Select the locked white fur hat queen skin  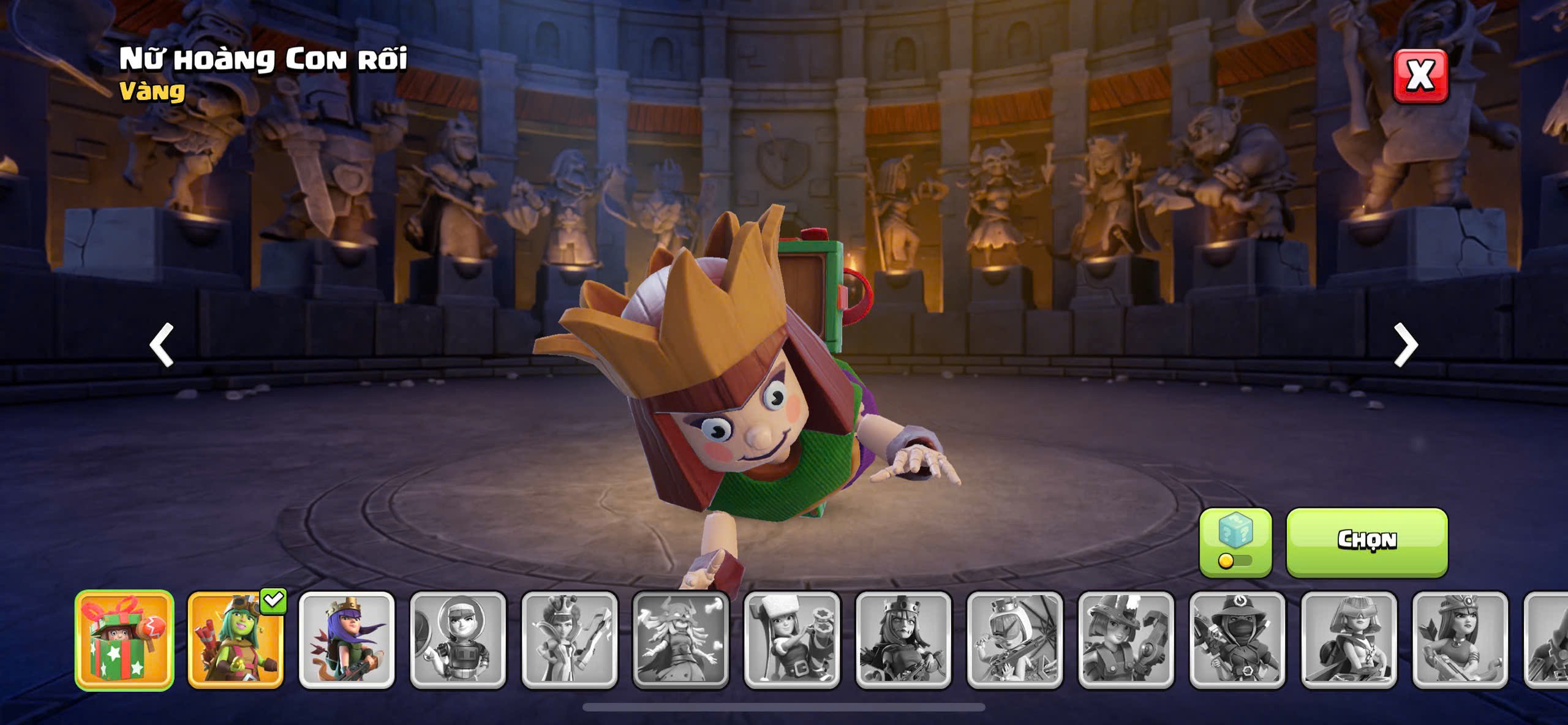pyautogui.click(x=792, y=640)
